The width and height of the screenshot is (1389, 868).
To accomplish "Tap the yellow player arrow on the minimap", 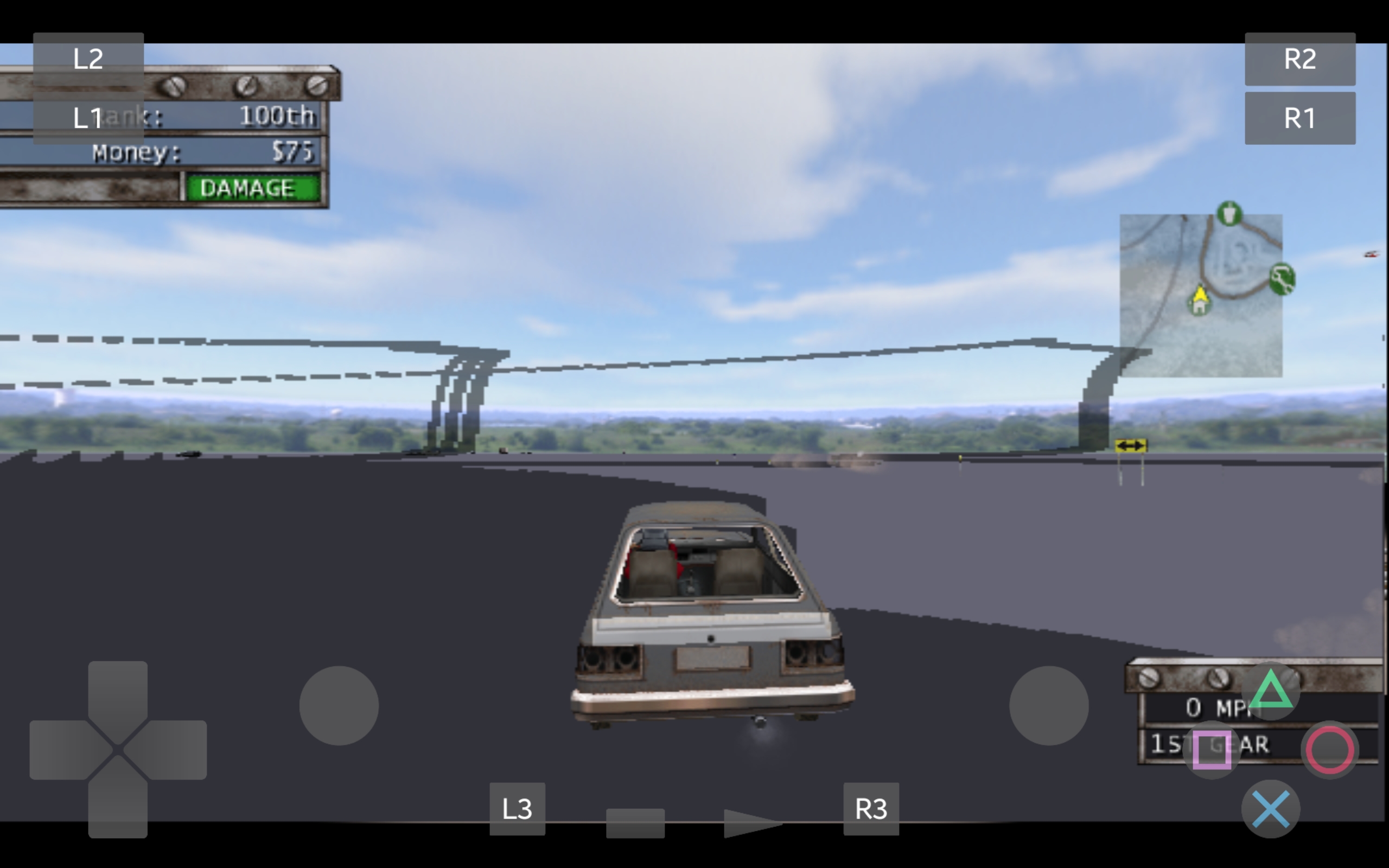I will pos(1201,293).
